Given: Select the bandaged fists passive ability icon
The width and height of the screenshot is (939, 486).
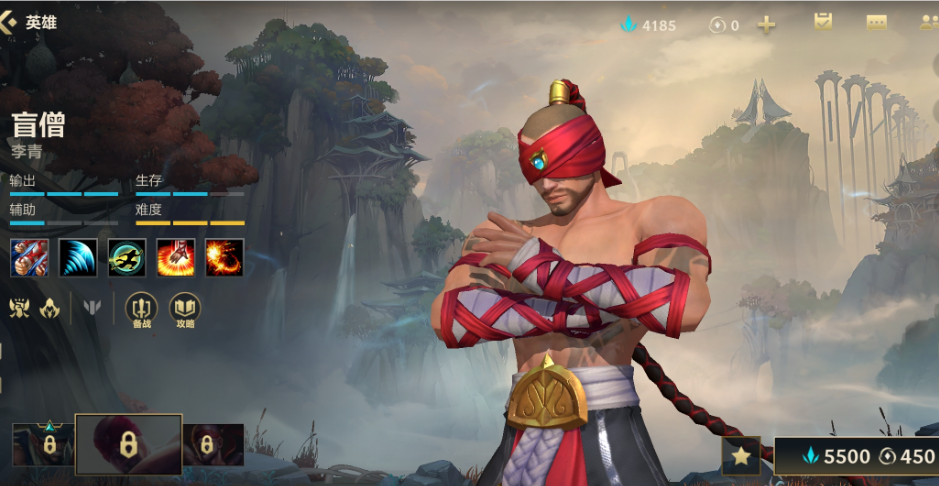Looking at the screenshot, I should click(29, 257).
